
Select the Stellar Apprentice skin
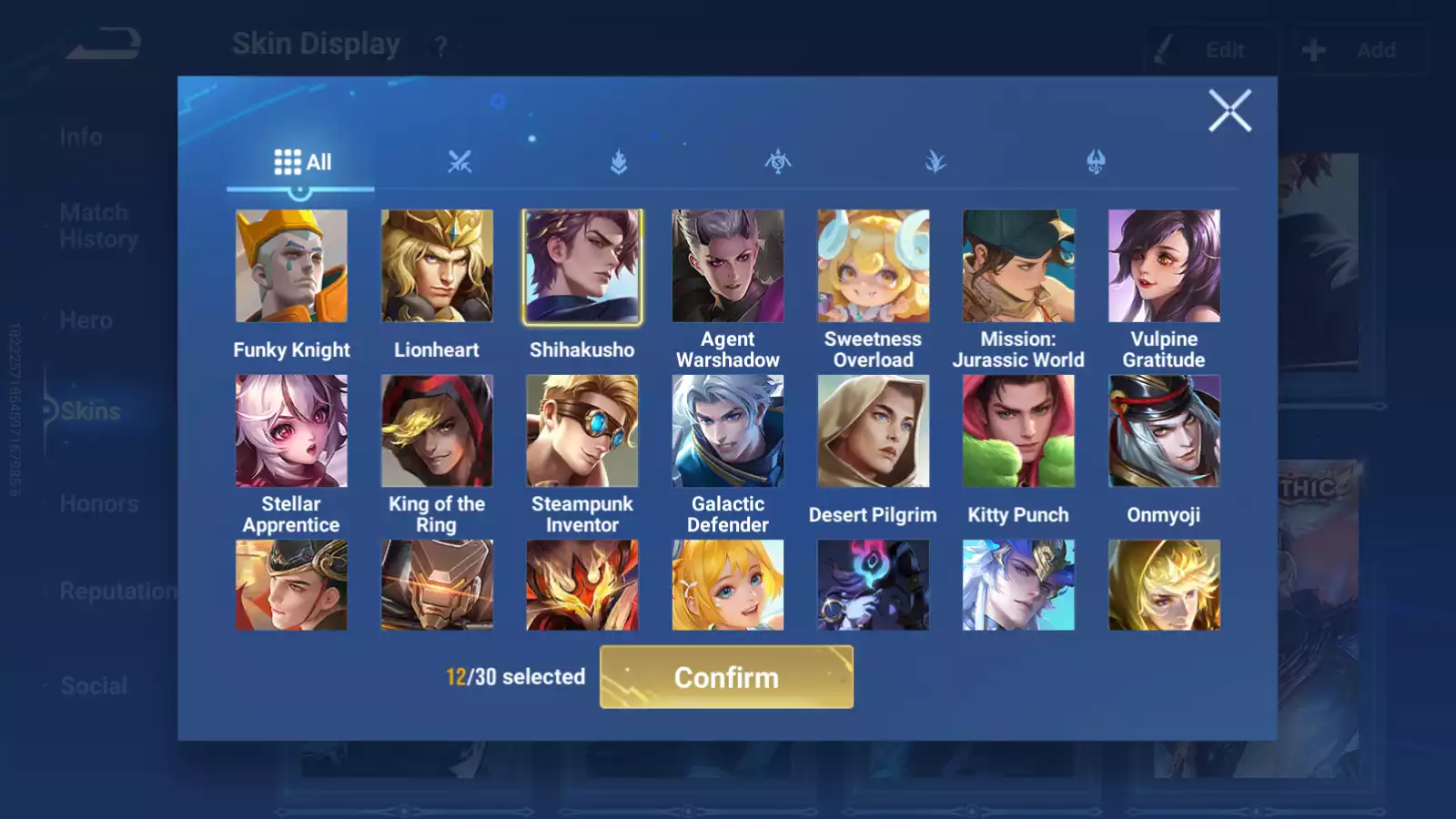pos(291,430)
